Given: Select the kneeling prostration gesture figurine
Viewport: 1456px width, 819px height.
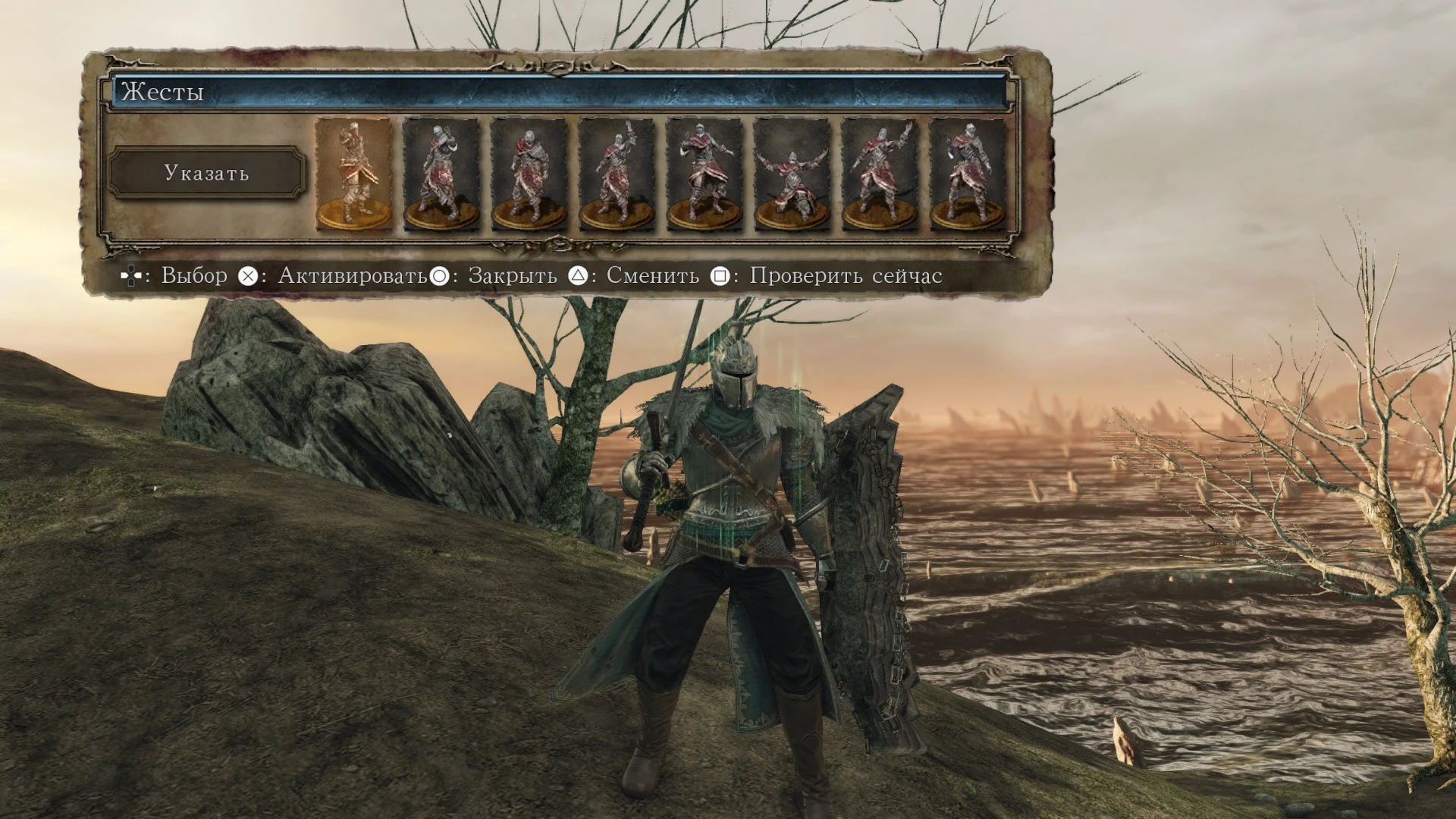Looking at the screenshot, I should pyautogui.click(x=791, y=176).
